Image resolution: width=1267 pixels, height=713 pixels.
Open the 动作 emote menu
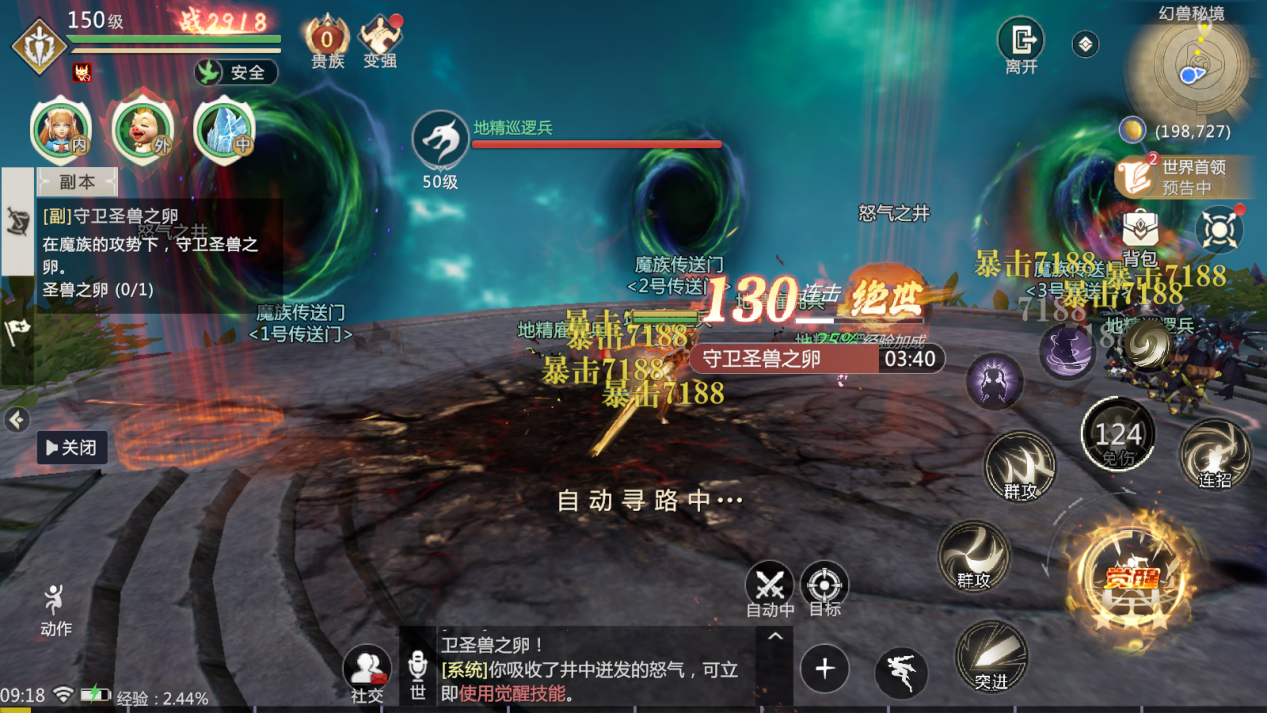[x=55, y=608]
